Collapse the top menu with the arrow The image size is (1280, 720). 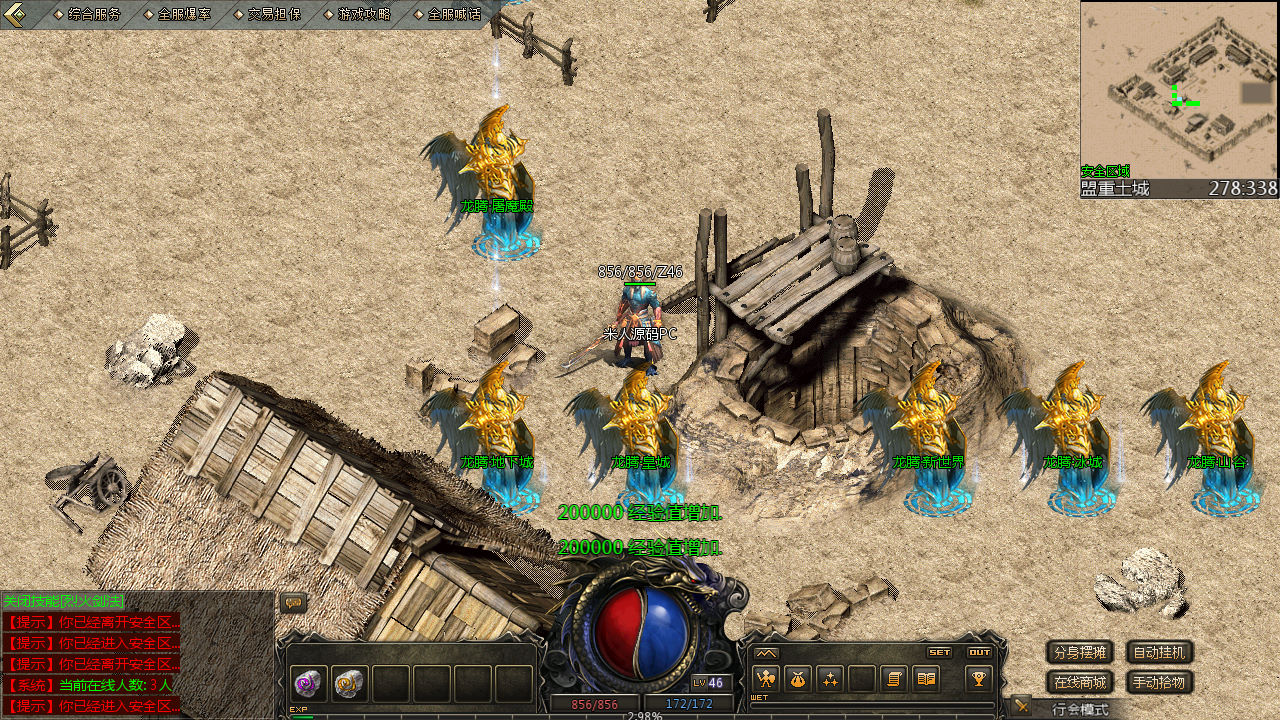click(x=15, y=14)
